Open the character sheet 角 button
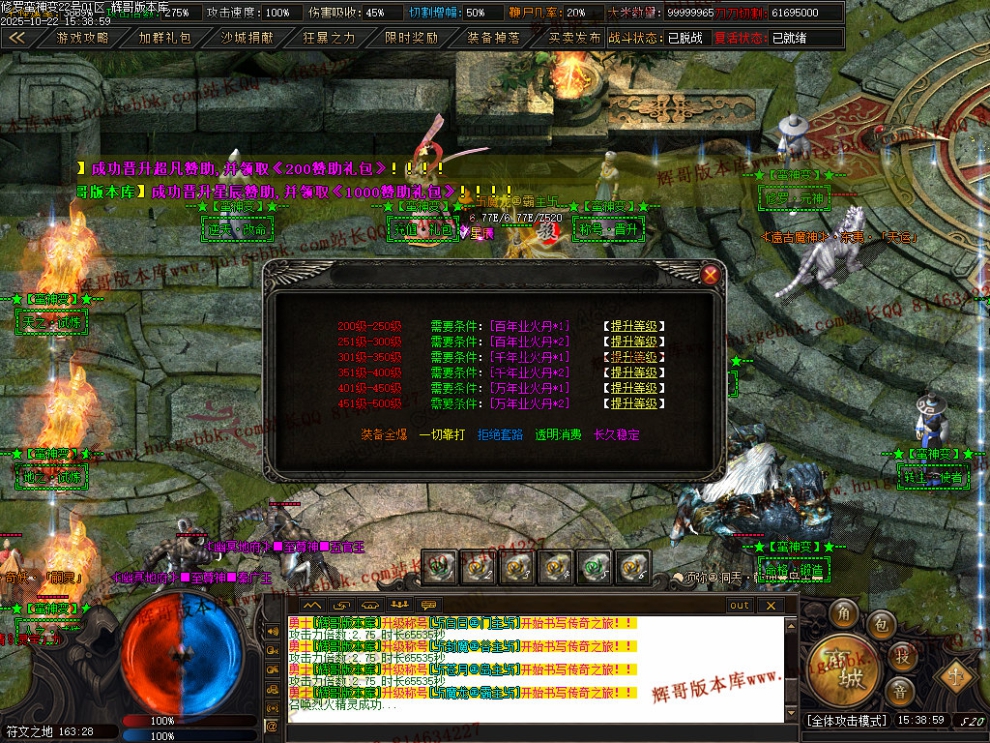 click(x=845, y=613)
